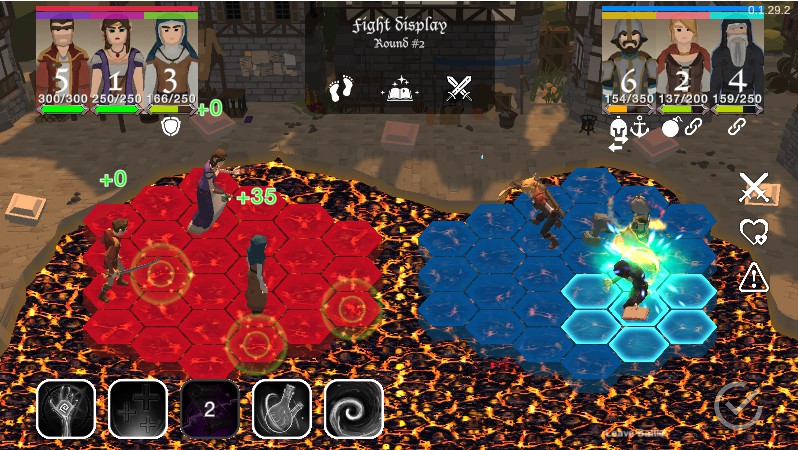Select the spellbook phase icon
This screenshot has height=450, width=798.
400,91
